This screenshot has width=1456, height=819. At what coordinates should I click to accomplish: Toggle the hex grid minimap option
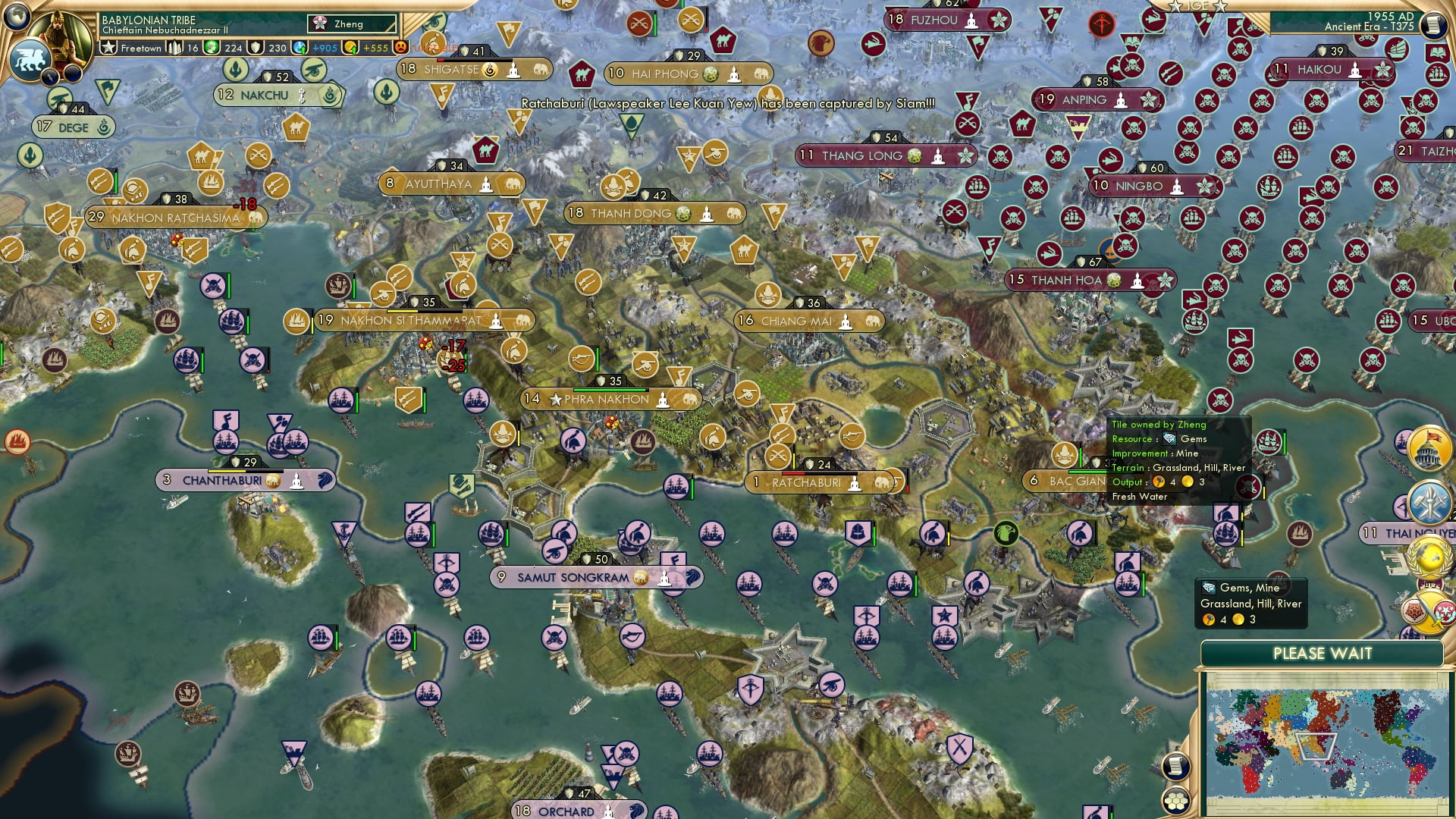coord(1175,800)
